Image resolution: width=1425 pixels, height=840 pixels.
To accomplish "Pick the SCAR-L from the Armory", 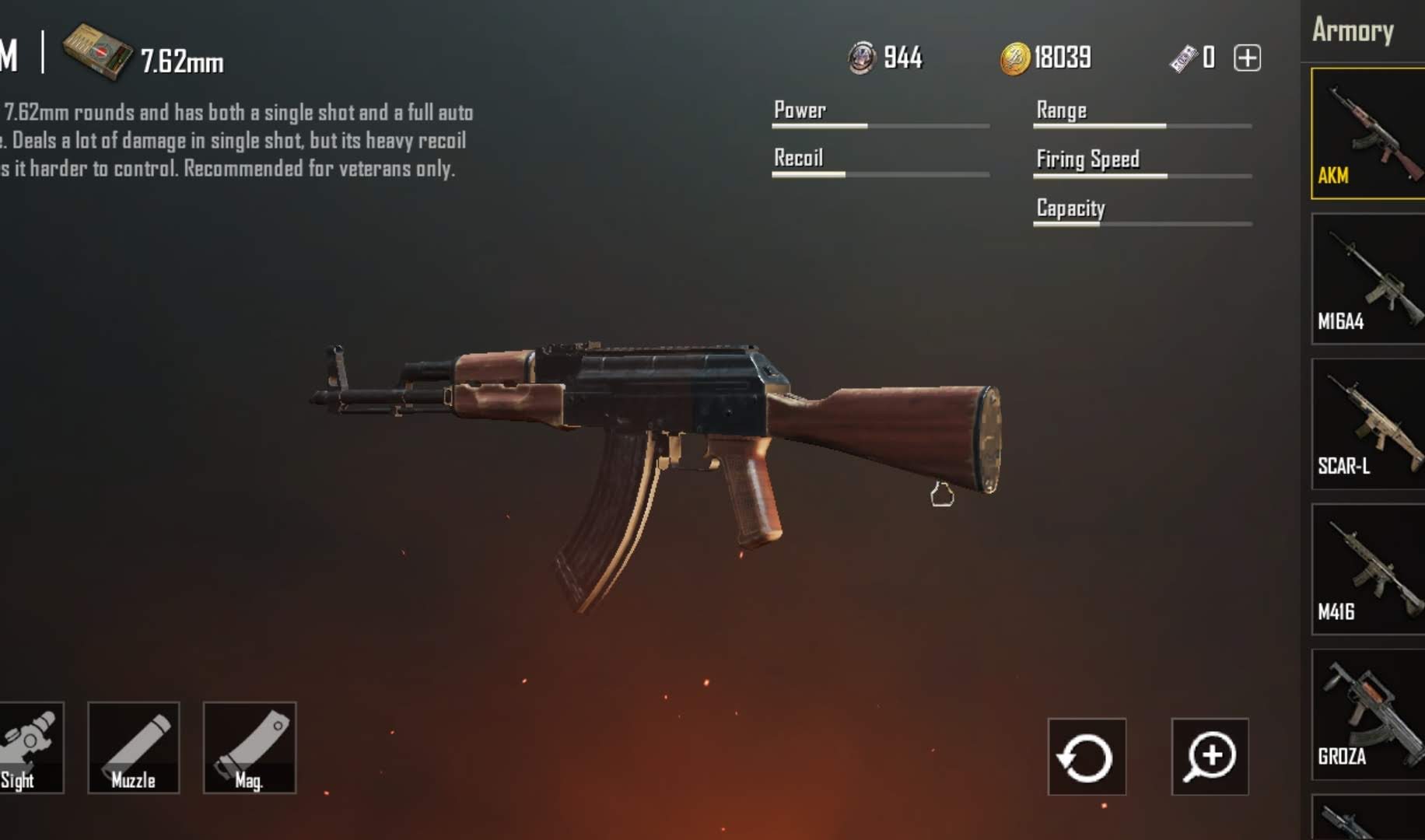I will click(1367, 424).
